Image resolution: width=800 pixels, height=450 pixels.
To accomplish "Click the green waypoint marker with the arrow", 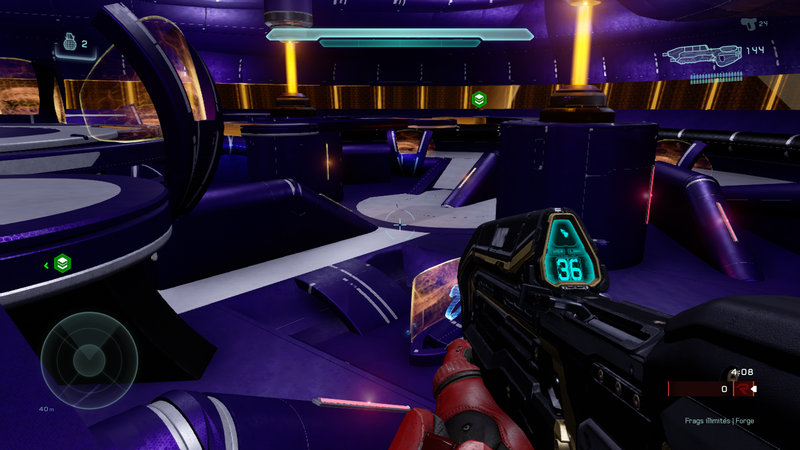I will click(x=63, y=264).
